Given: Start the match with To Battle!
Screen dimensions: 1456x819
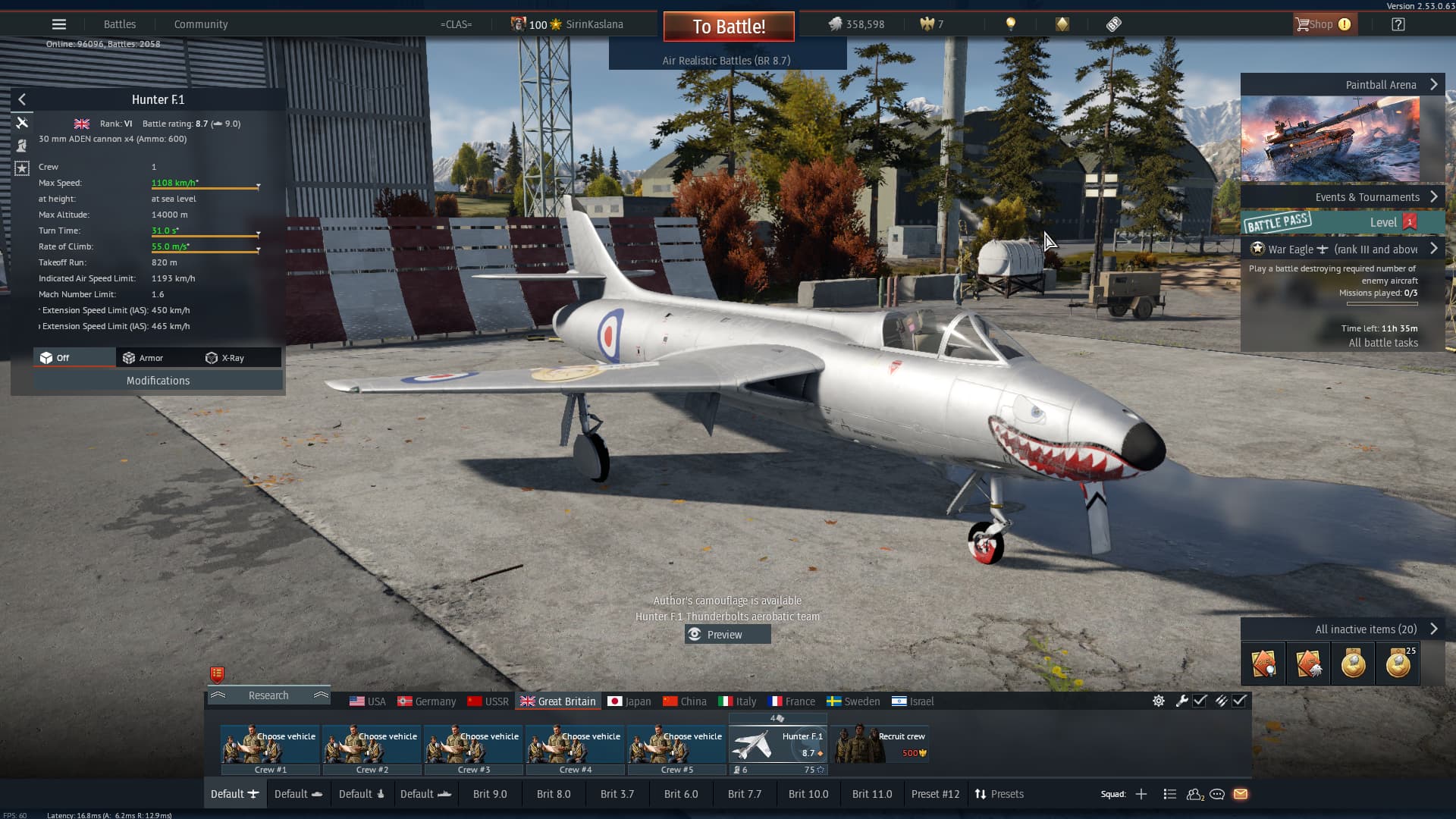Looking at the screenshot, I should tap(729, 27).
